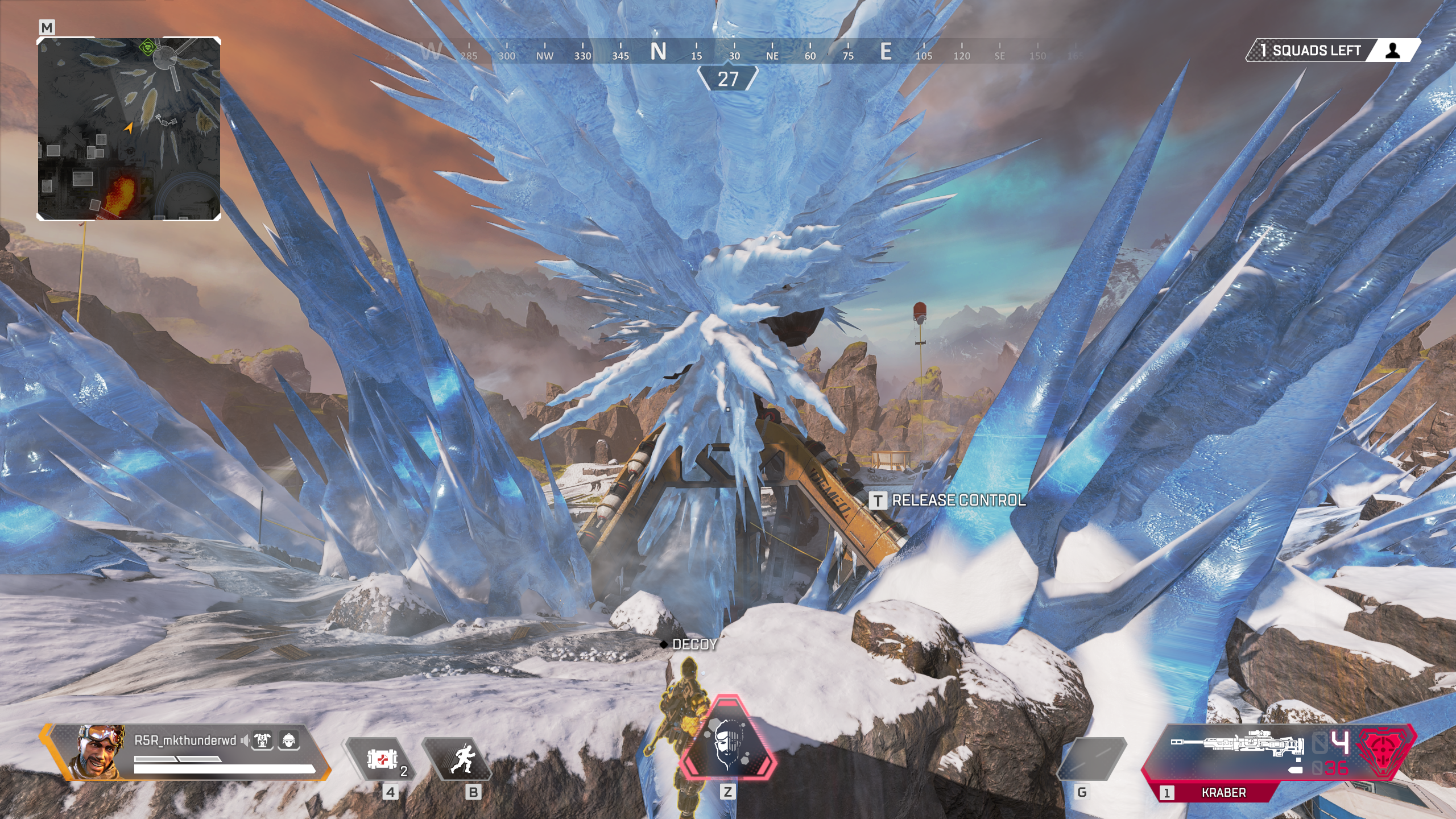The width and height of the screenshot is (1456, 819).
Task: Use the med kit healing item slot
Action: click(x=379, y=759)
